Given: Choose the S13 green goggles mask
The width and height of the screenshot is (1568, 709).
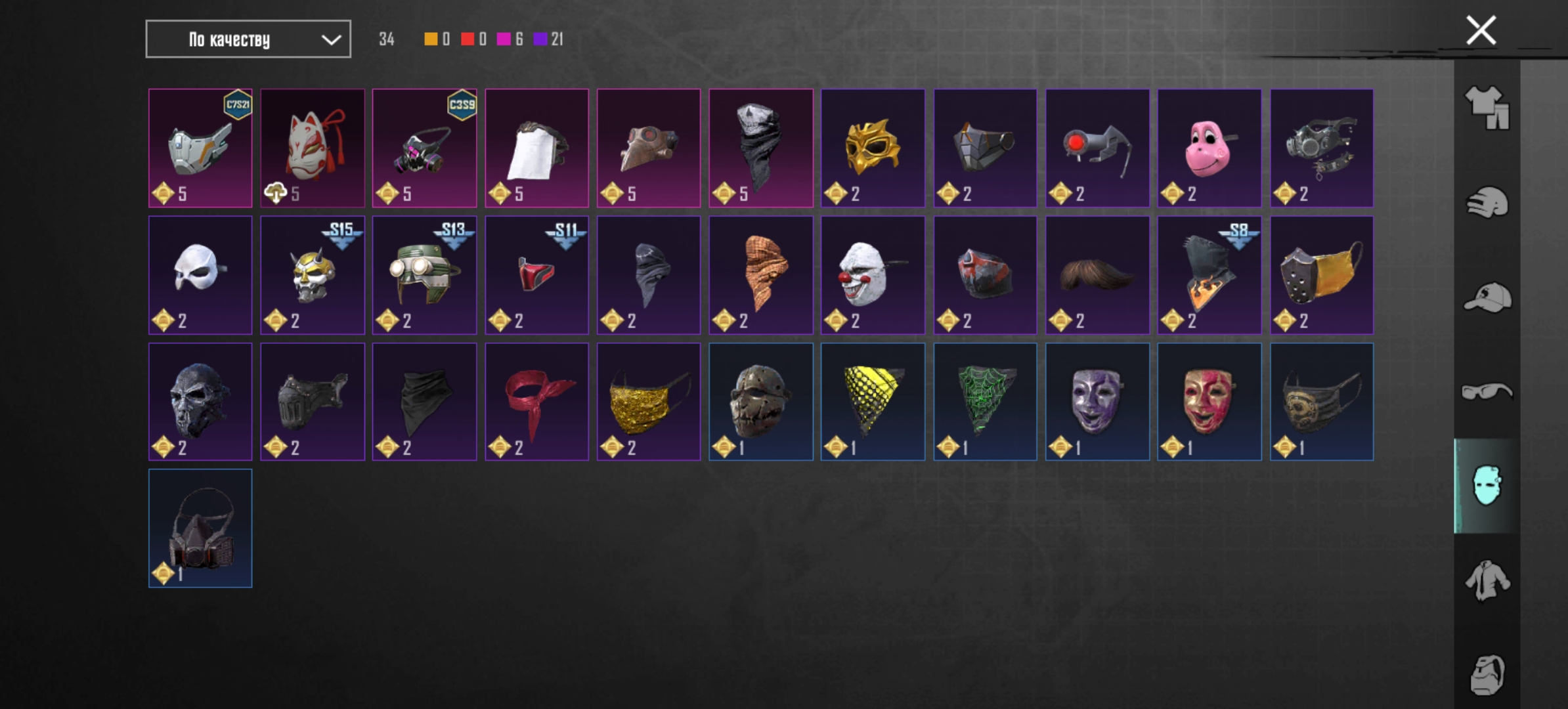Looking at the screenshot, I should [x=424, y=275].
